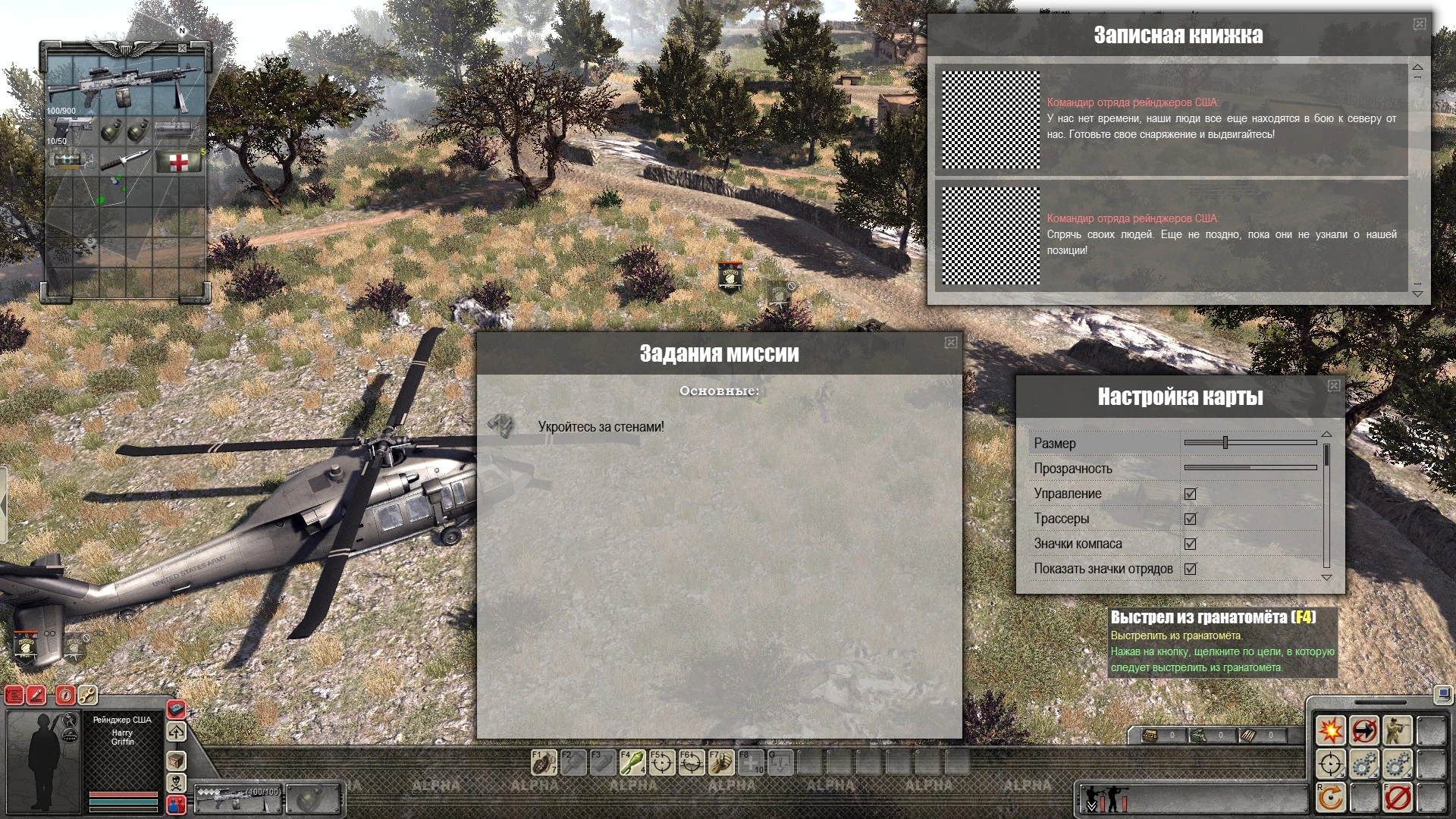1456x819 pixels.
Task: Disable the Значки компаса checkbox
Action: coord(1190,544)
